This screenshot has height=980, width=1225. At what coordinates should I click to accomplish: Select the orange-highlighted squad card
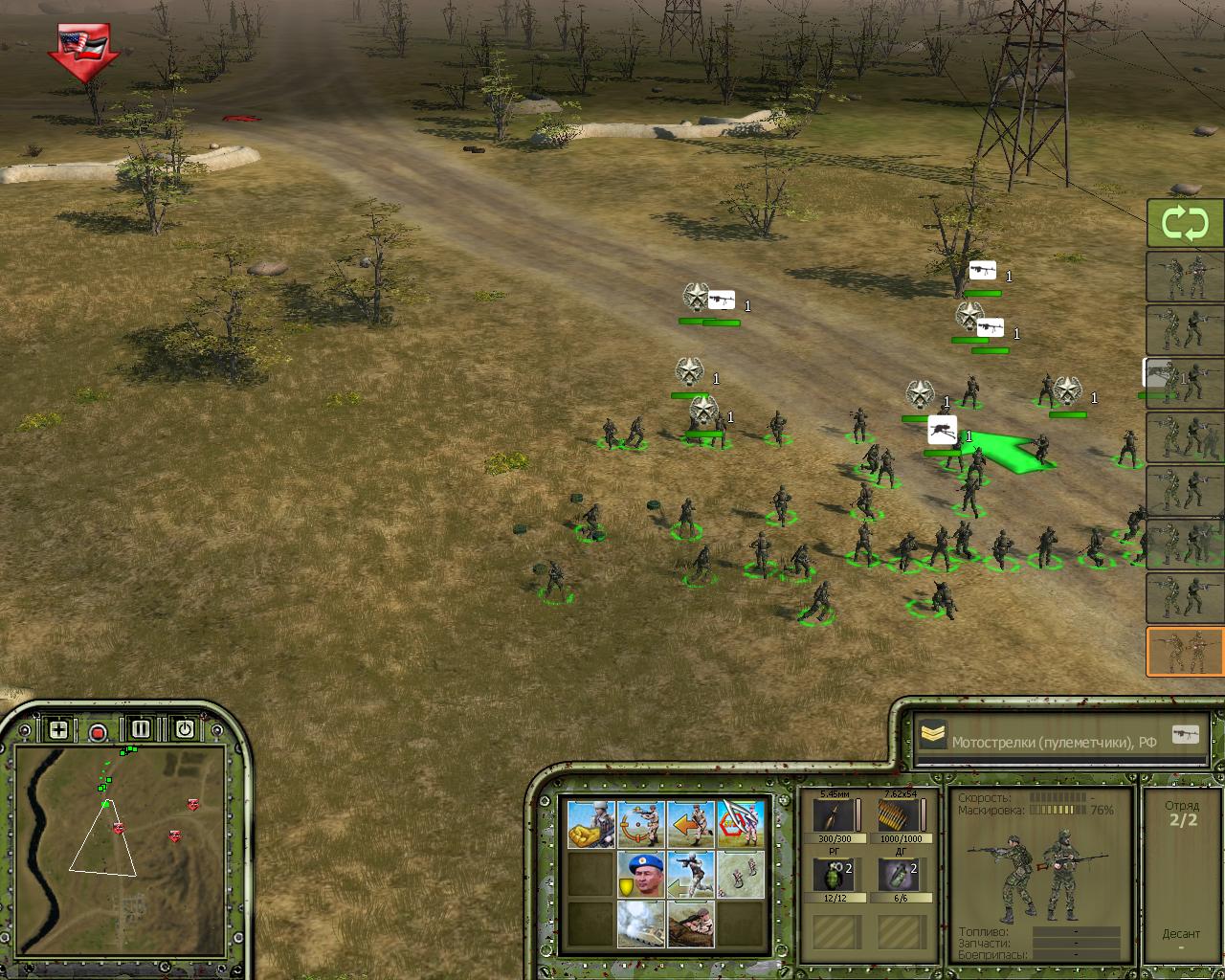1185,652
